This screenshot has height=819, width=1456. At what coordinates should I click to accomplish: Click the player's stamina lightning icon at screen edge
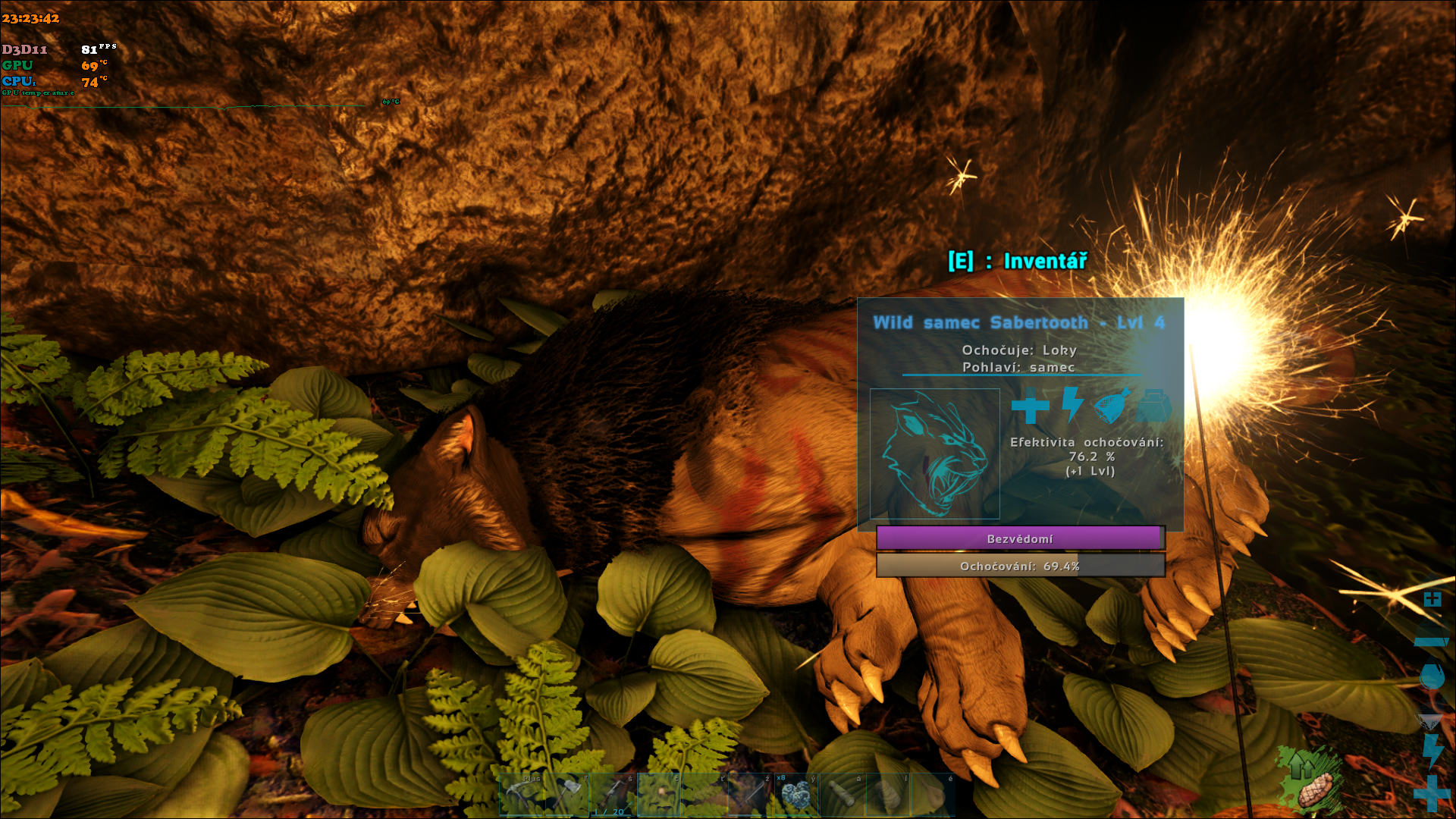[x=1432, y=750]
